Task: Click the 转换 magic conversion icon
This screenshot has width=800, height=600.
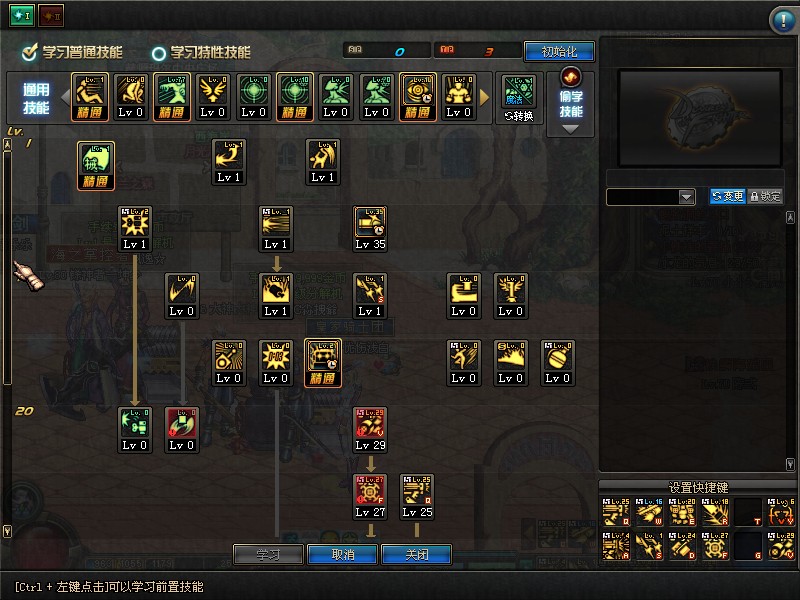Action: (519, 98)
